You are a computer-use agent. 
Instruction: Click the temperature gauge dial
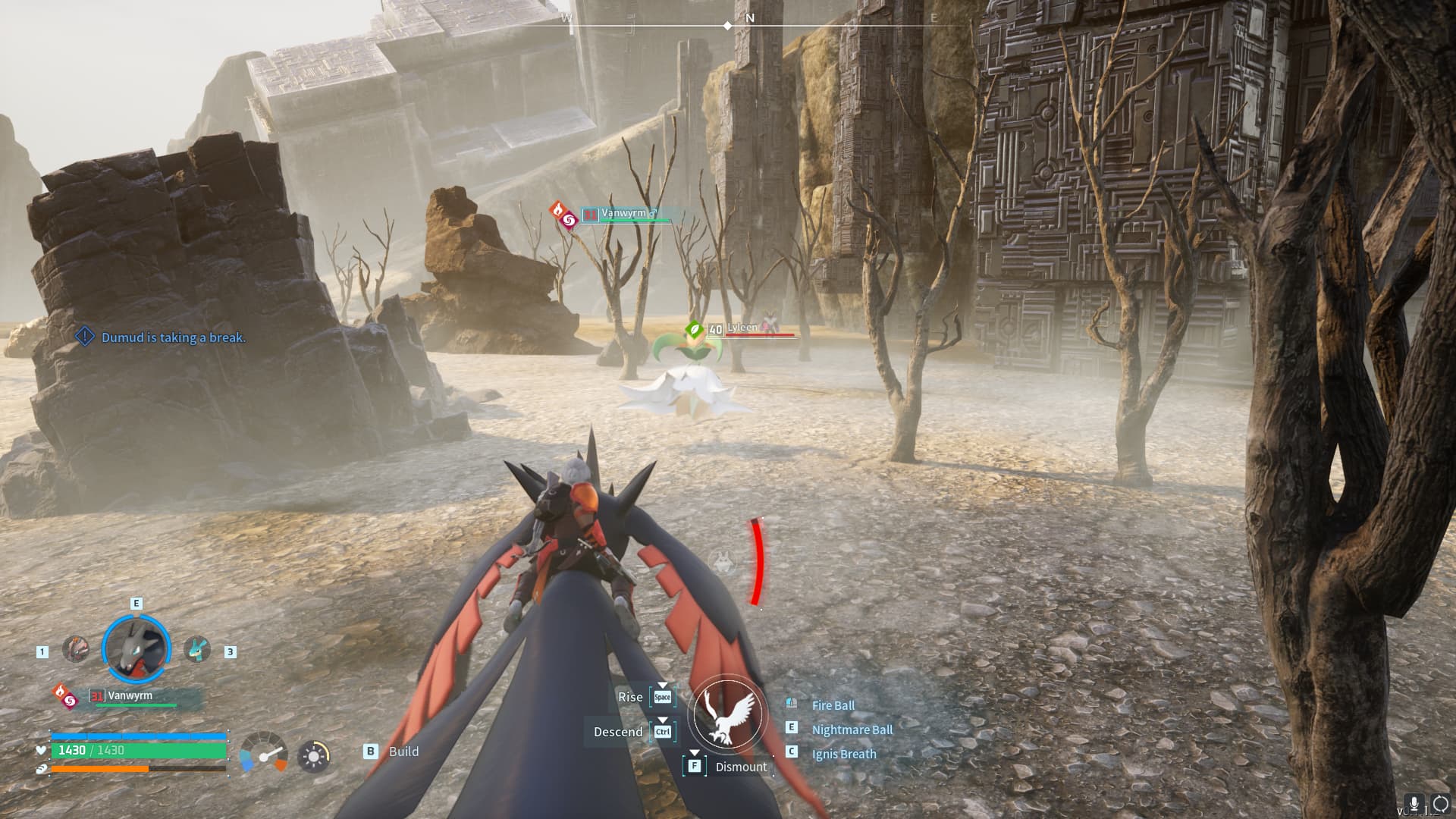[263, 752]
